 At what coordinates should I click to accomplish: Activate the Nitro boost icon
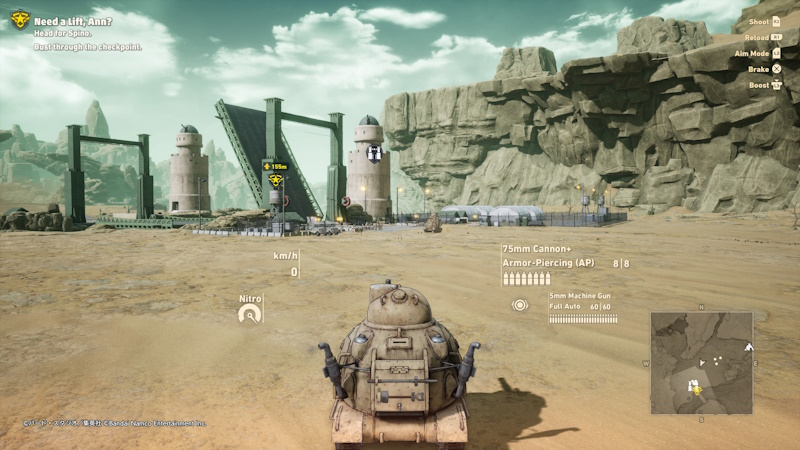click(250, 313)
